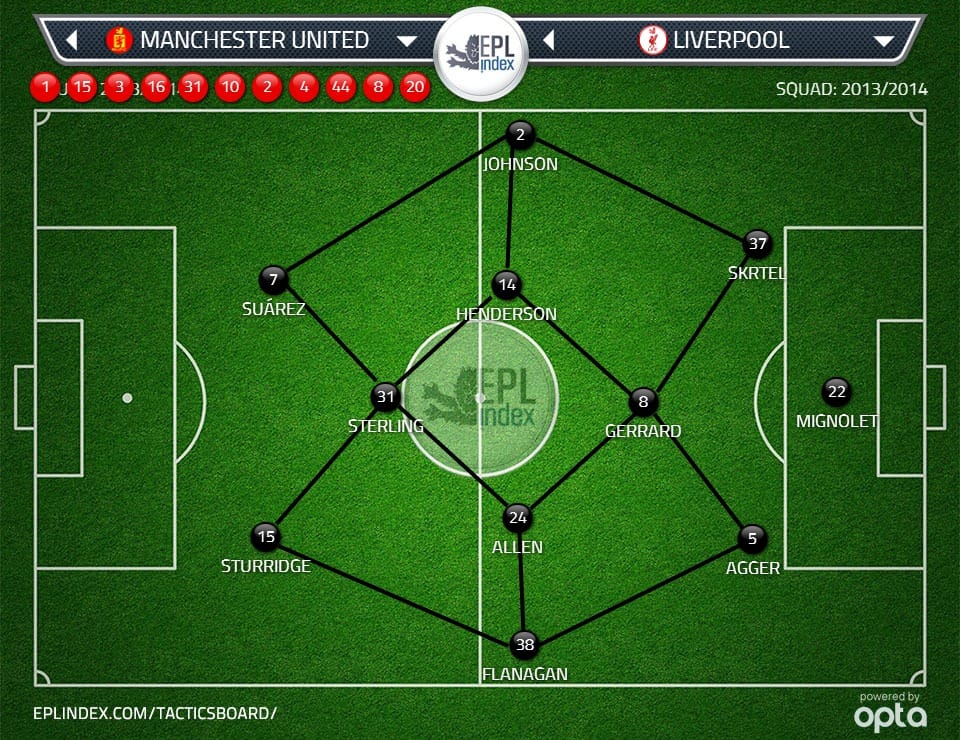Pick the red number 44 token

[341, 87]
